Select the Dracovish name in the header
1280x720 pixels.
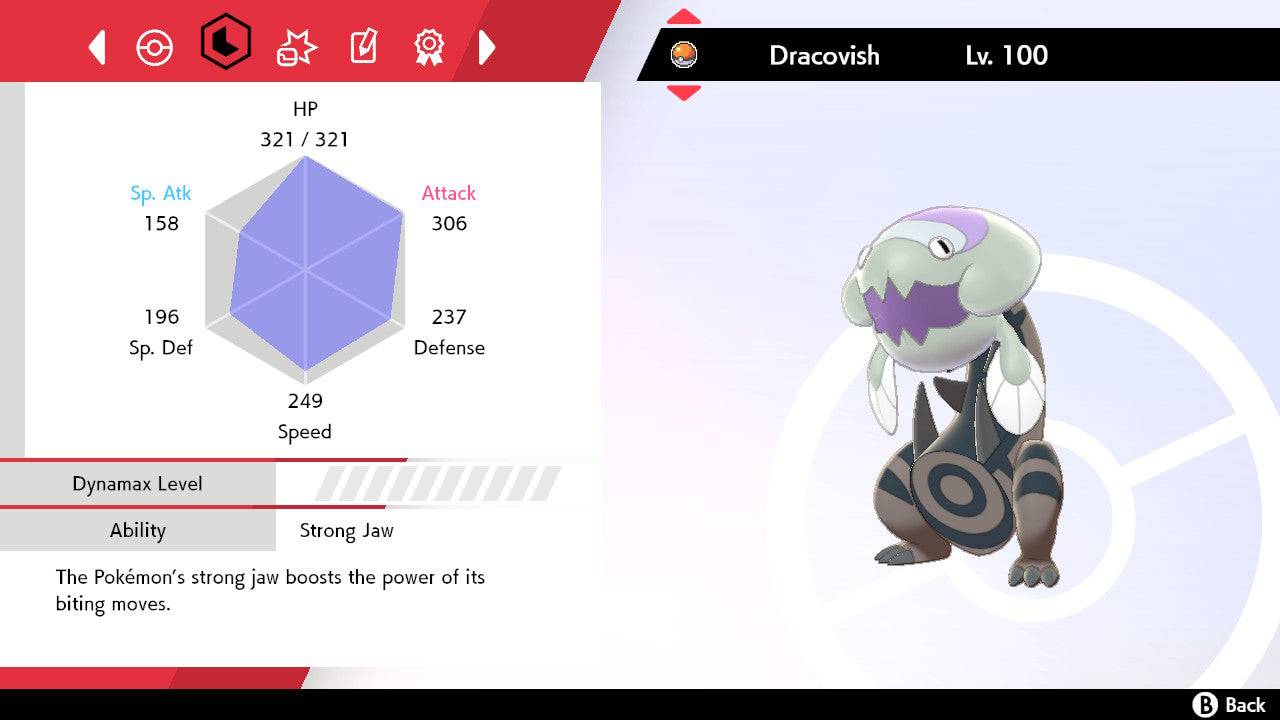(823, 56)
